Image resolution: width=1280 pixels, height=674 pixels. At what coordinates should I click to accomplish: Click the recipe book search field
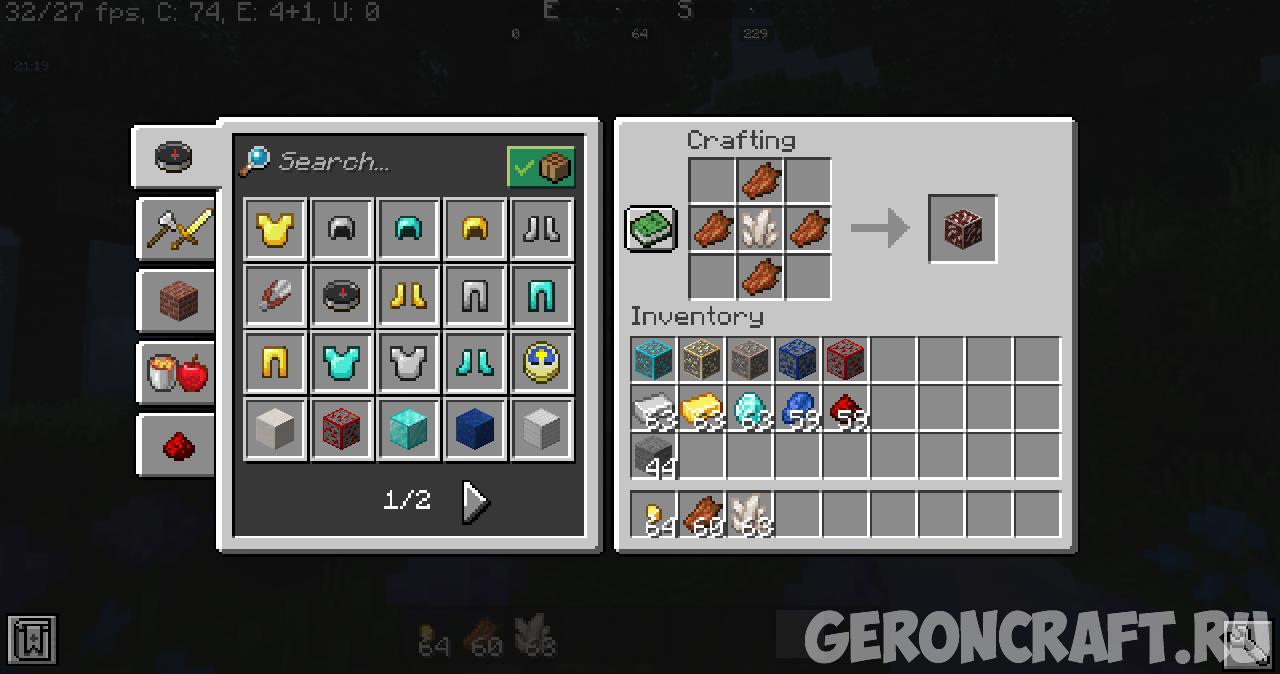(x=380, y=162)
